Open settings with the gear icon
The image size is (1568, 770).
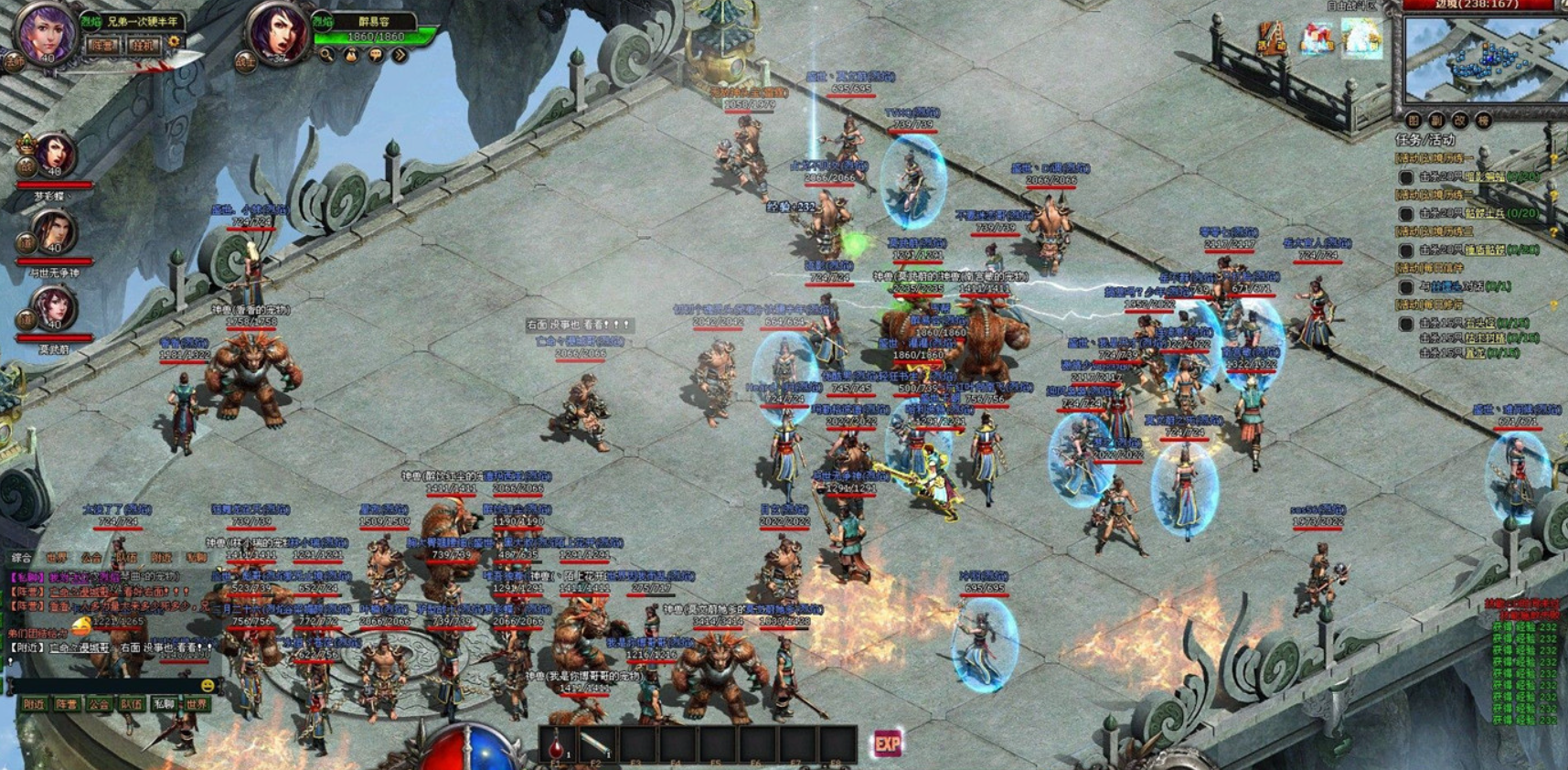(173, 42)
